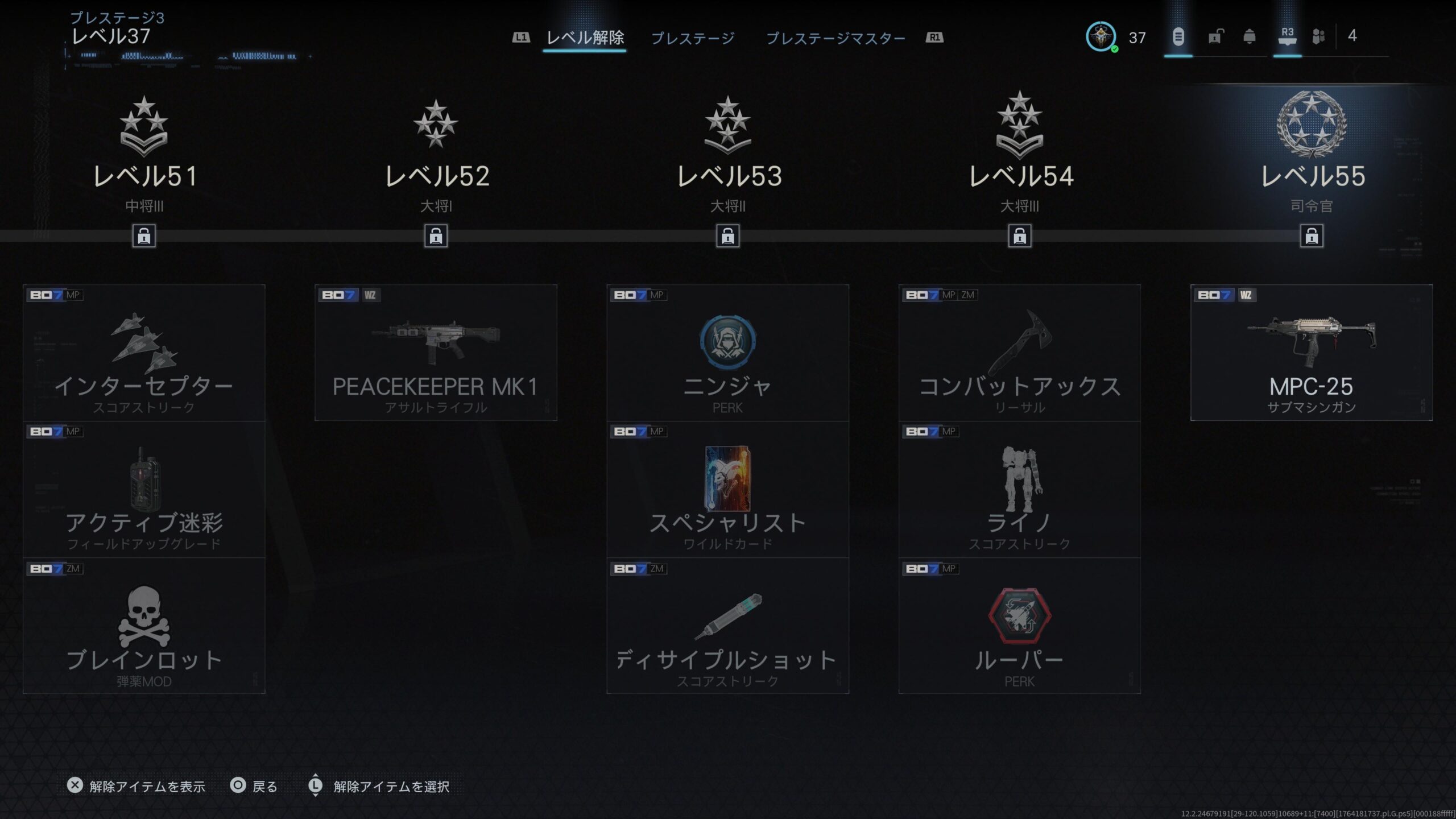Choose the ニンジャ perk tile
Image resolution: width=1456 pixels, height=819 pixels.
tap(727, 353)
